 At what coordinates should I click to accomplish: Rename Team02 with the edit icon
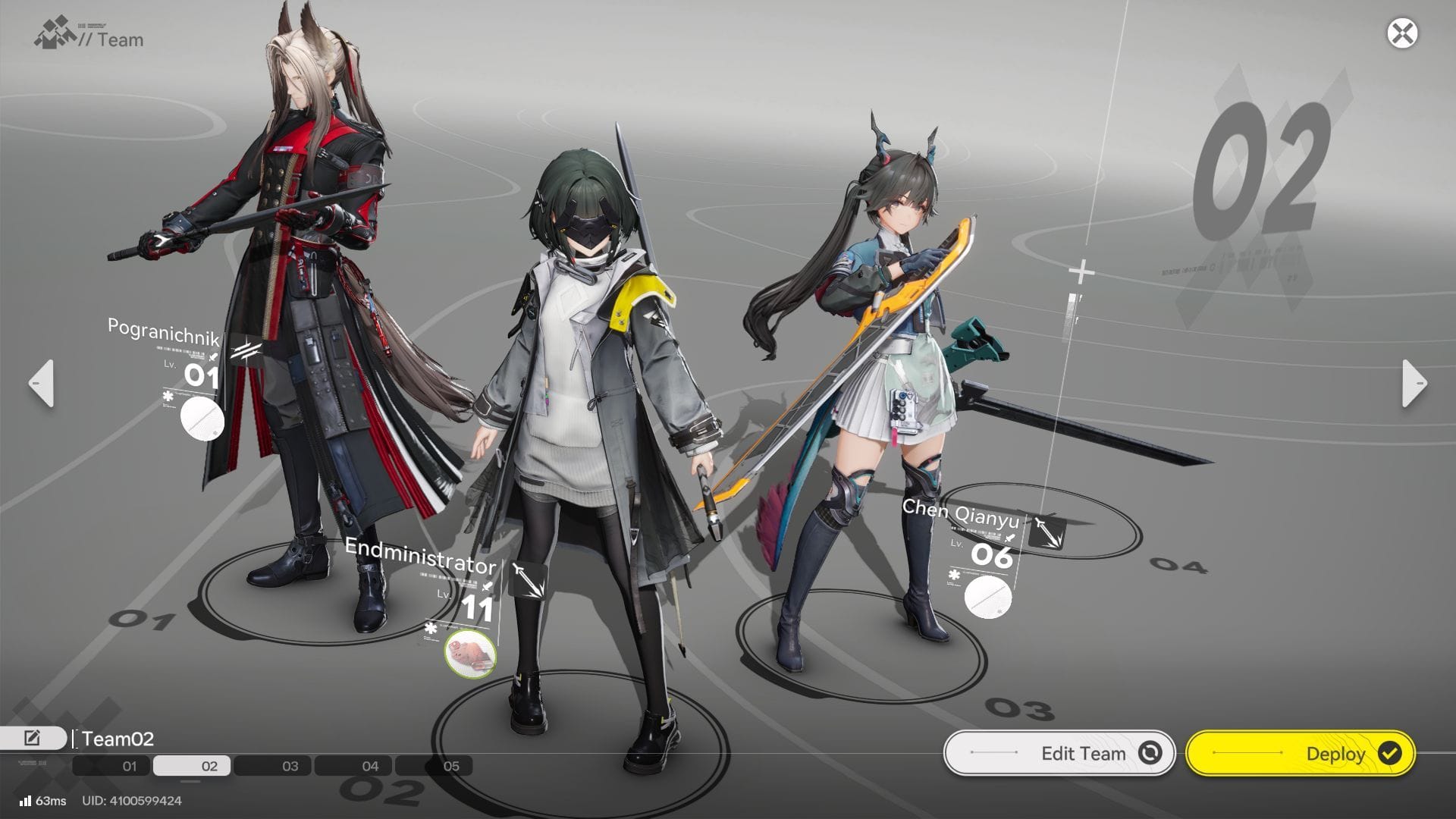(x=33, y=738)
